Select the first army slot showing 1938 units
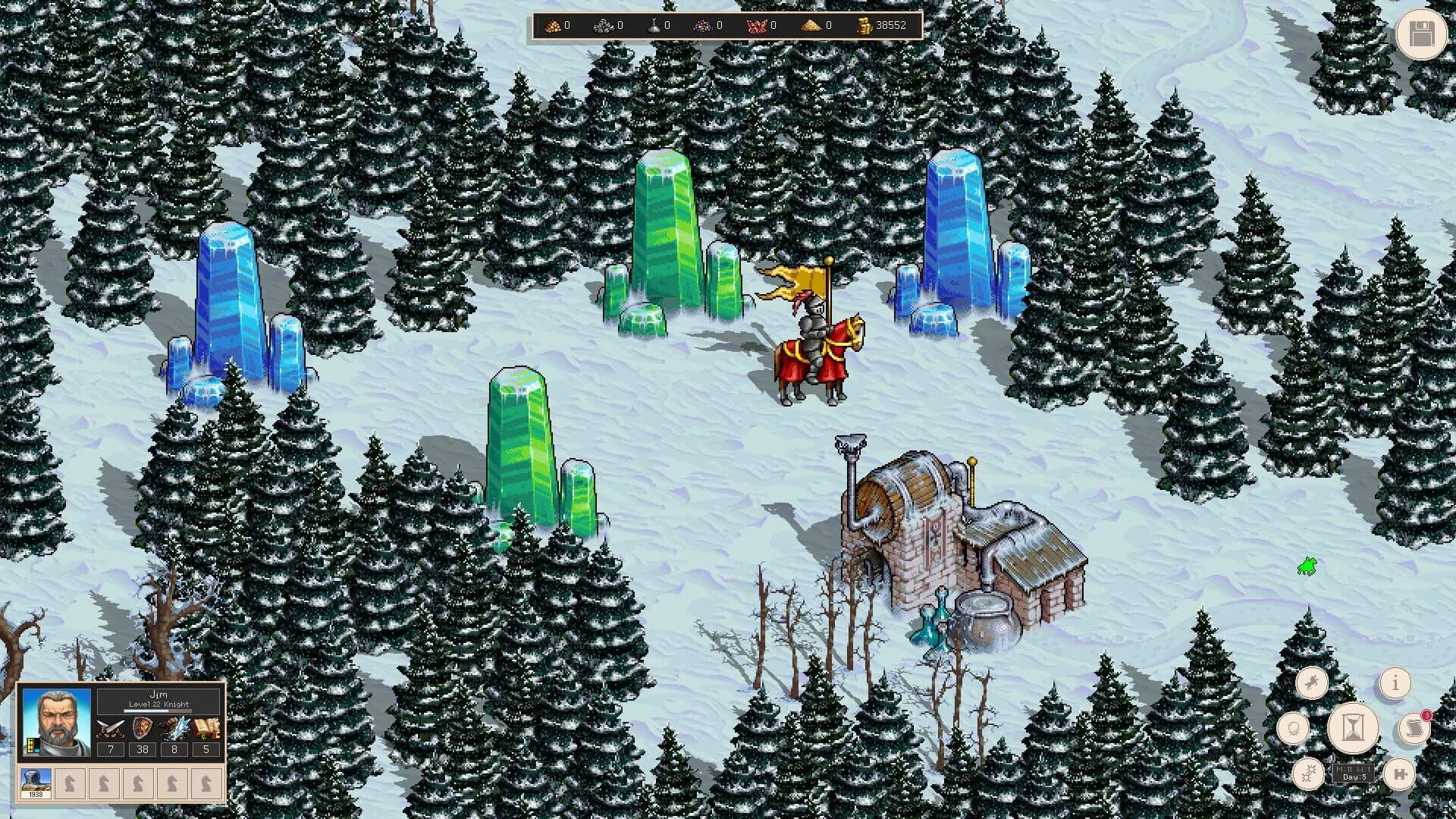The width and height of the screenshot is (1456, 819). coord(35,783)
